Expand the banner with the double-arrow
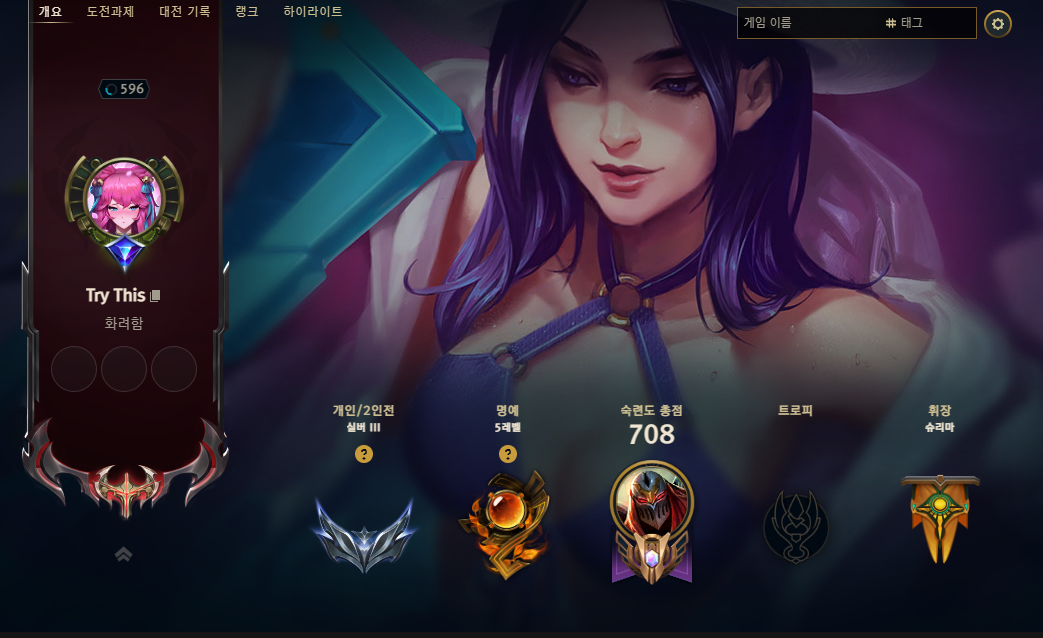The image size is (1043, 638). click(x=124, y=553)
